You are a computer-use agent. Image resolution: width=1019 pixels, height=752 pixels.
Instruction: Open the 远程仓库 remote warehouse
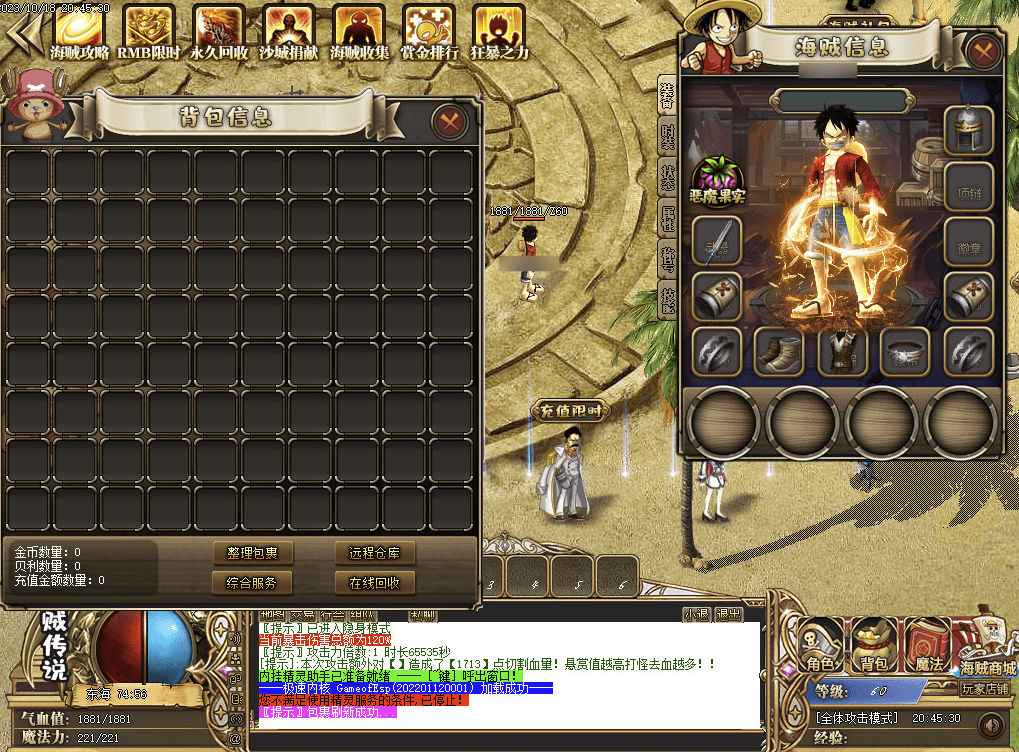pos(375,553)
